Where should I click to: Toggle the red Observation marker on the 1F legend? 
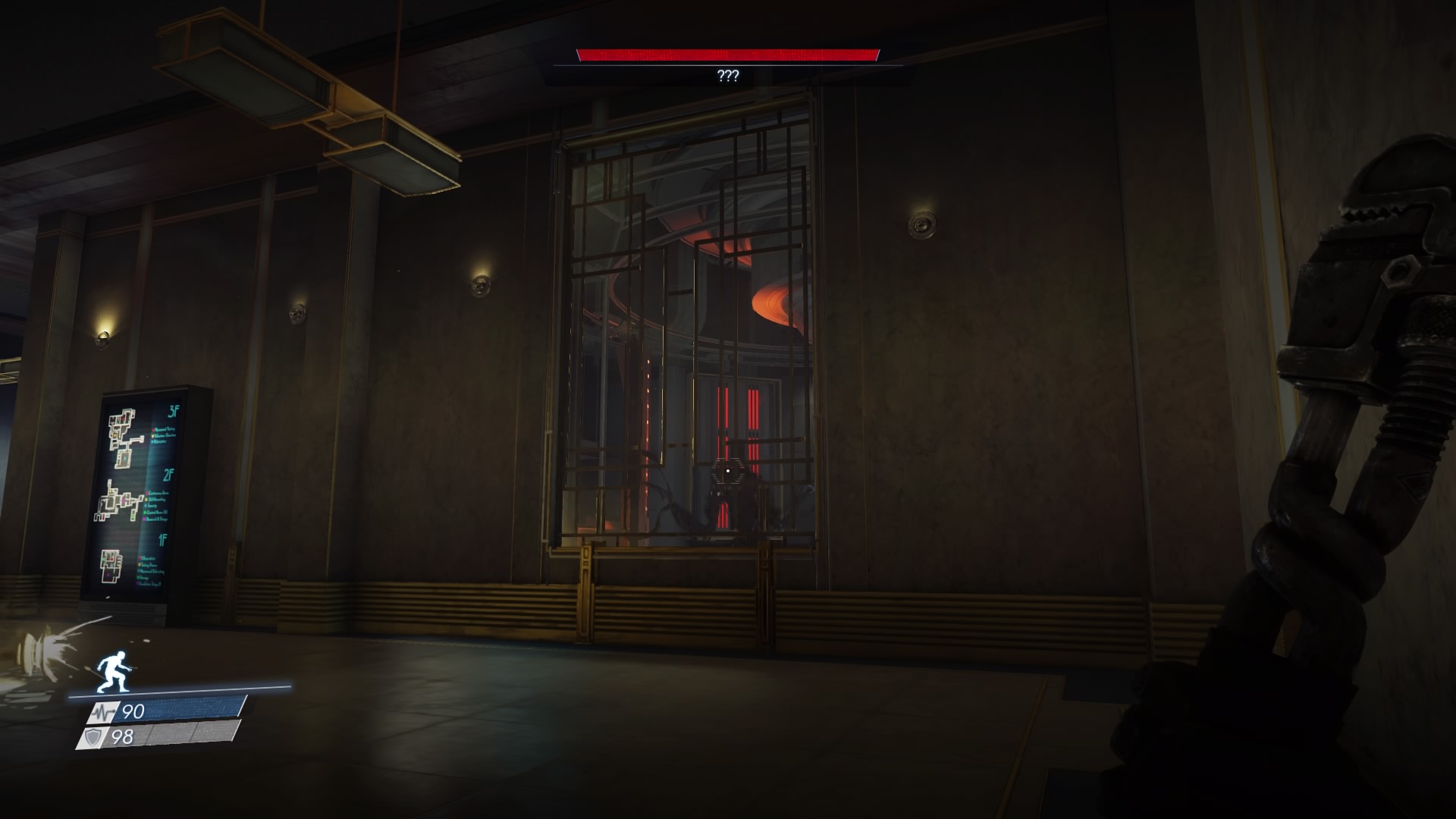139,557
